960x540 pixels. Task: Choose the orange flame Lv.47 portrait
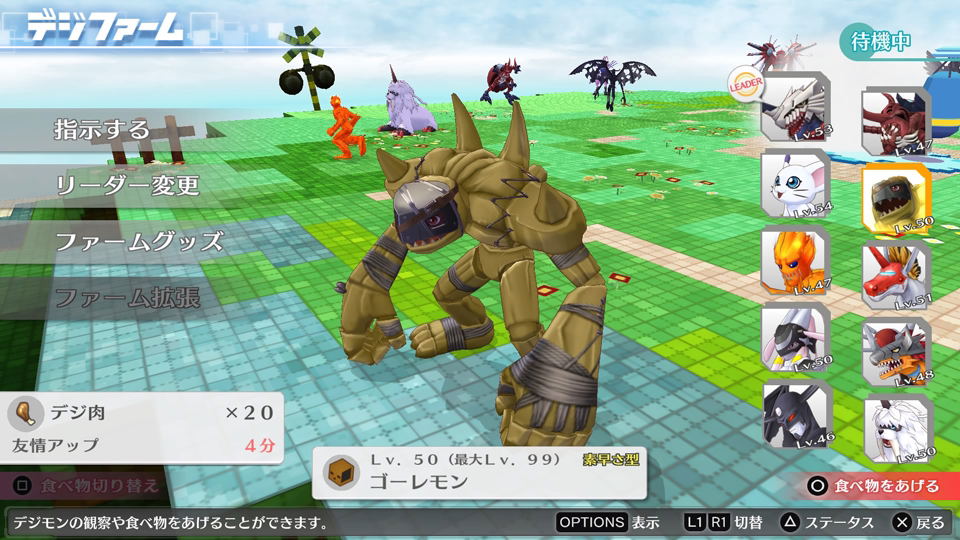coord(794,260)
